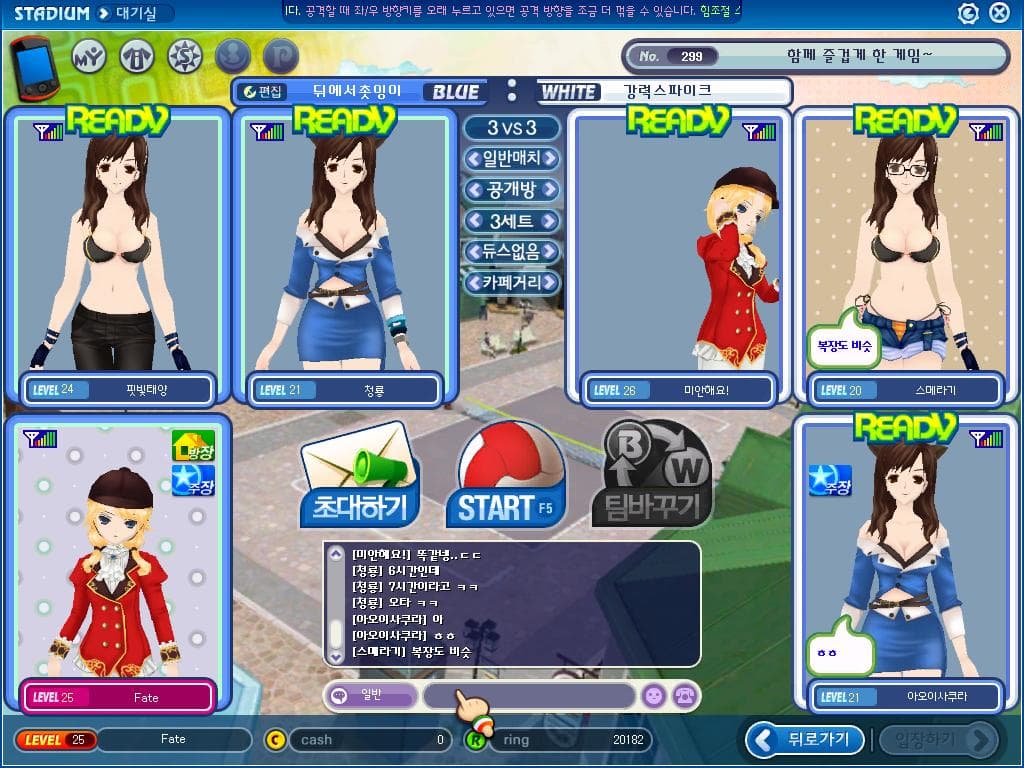Open the MY profile icon

coord(90,56)
